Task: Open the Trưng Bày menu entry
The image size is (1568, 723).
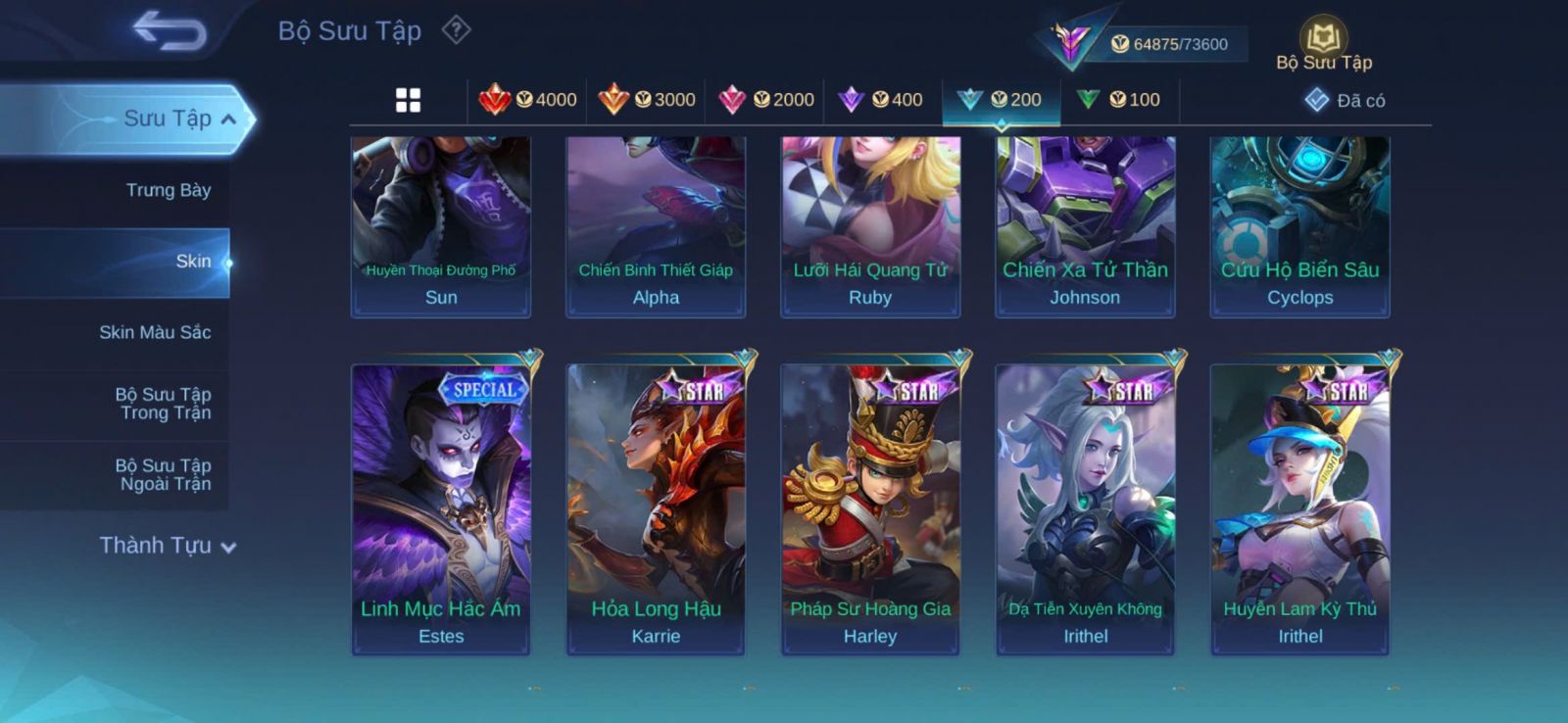Action: click(168, 190)
